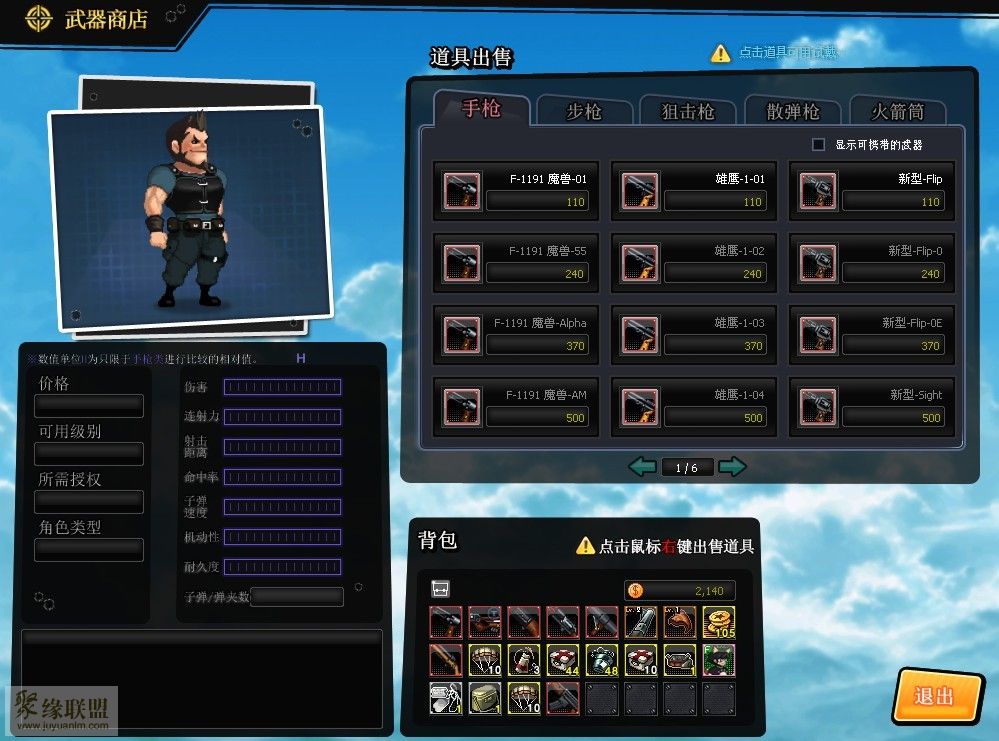Choose the 雄鹰-1-04 pistol listing
The image size is (999, 741).
pyautogui.click(x=694, y=407)
